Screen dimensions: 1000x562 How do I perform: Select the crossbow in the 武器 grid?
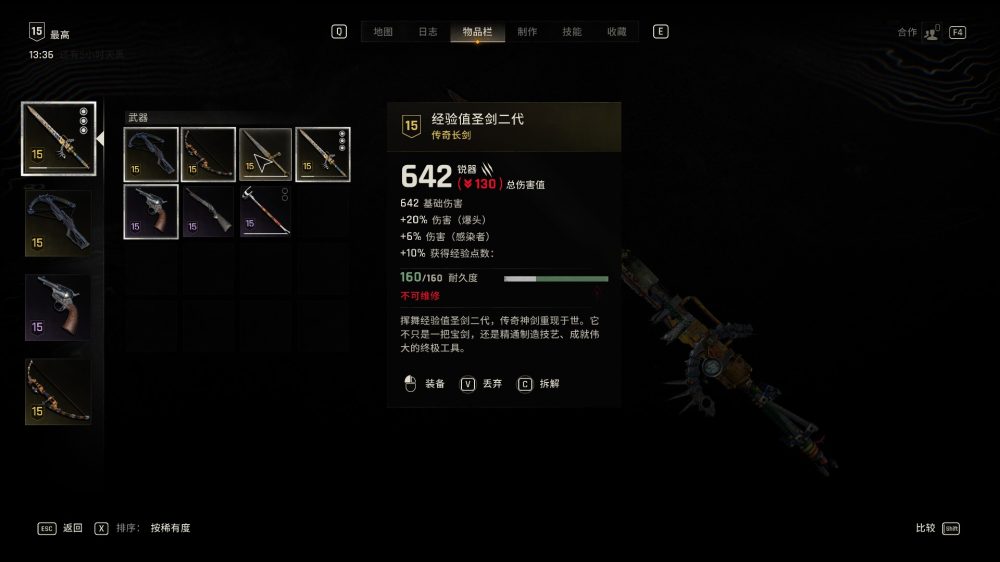(x=151, y=154)
